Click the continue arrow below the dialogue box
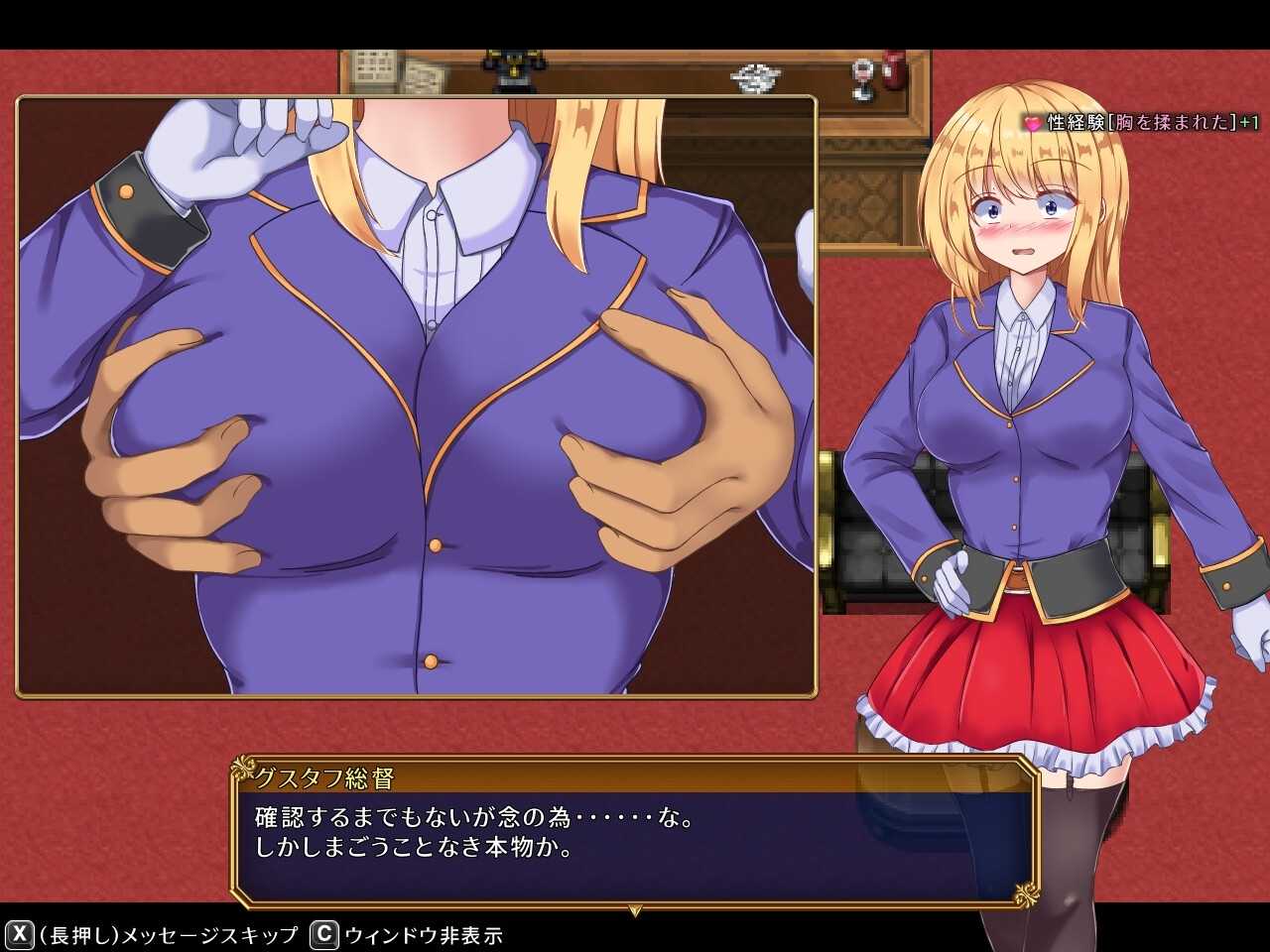Screen dimensions: 1270x952 (x=636, y=909)
